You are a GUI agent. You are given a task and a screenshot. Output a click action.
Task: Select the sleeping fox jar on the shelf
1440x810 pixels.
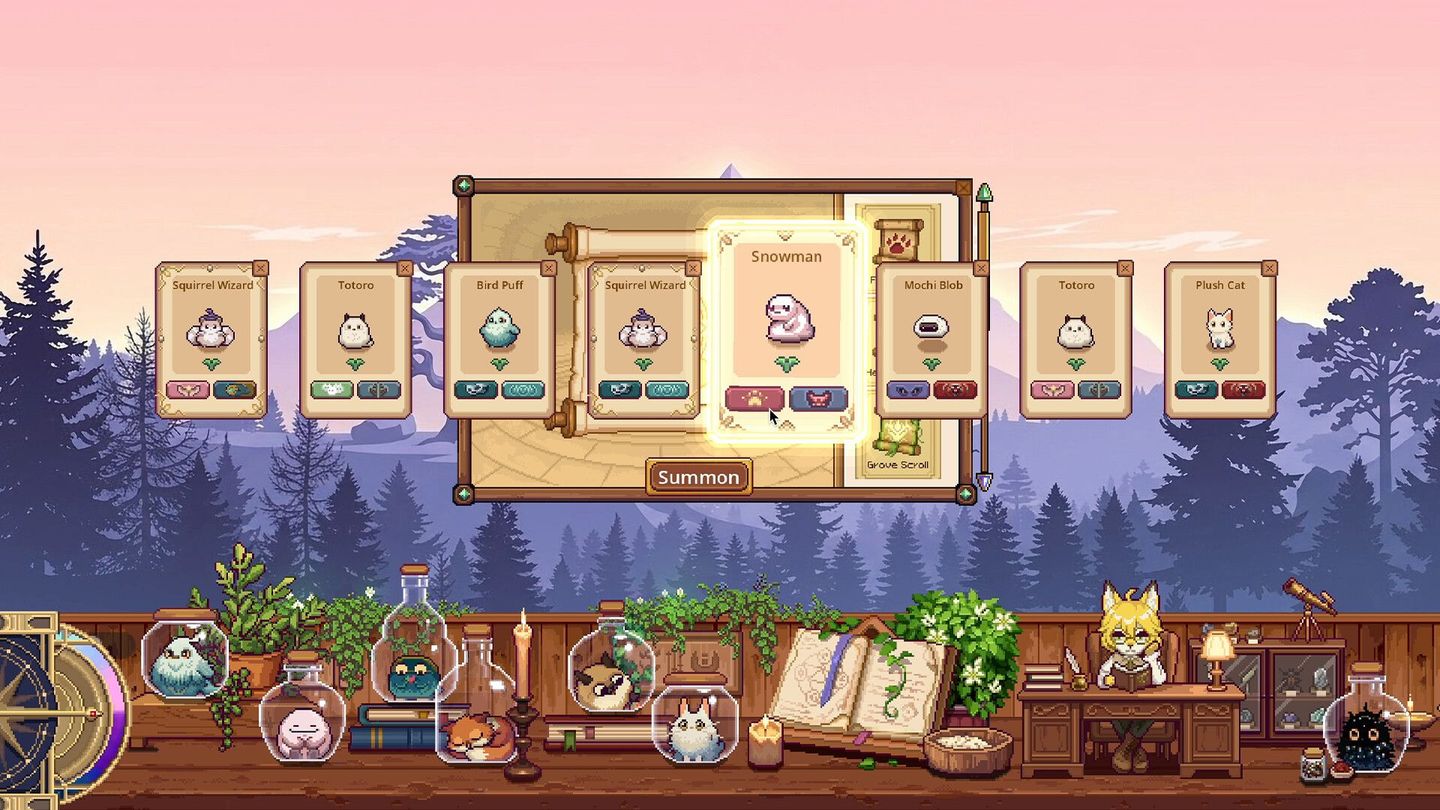478,733
